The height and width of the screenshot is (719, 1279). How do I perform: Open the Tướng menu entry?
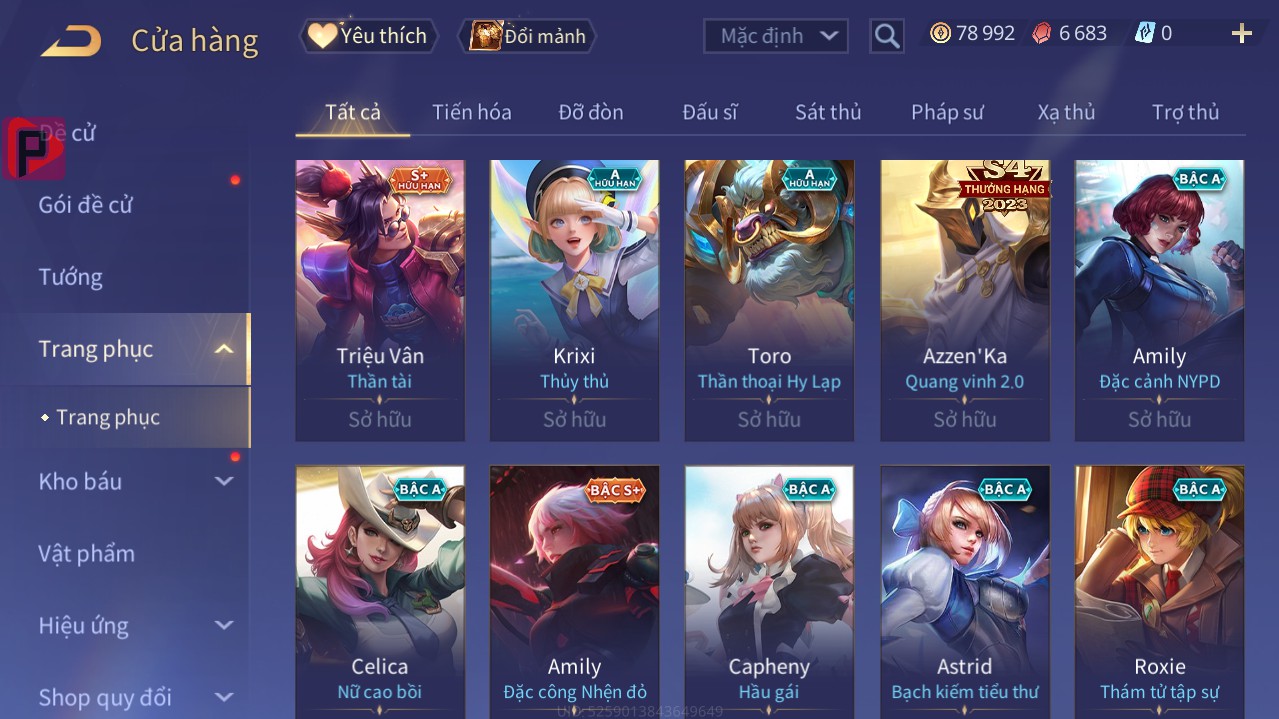71,277
